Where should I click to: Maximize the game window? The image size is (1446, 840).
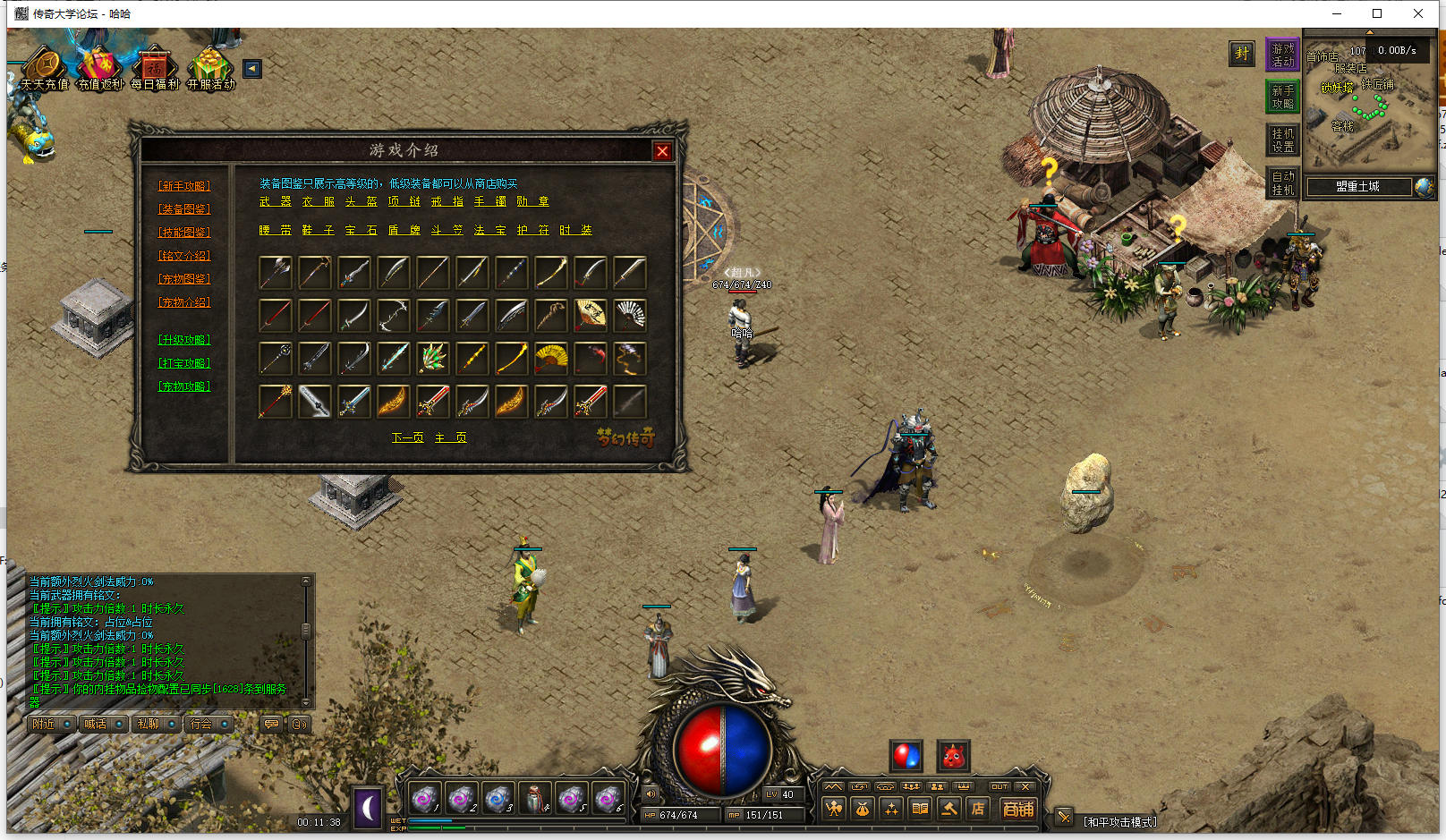pos(1377,13)
